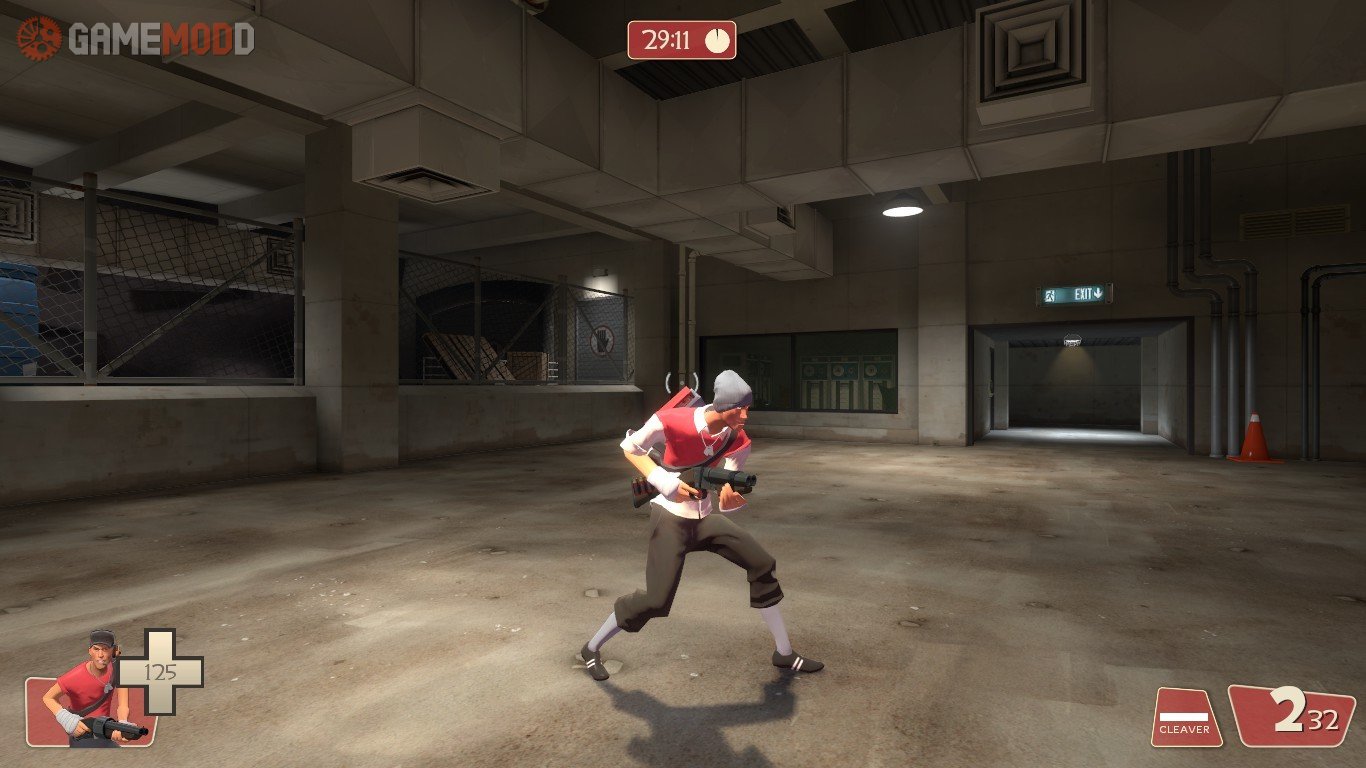Open the GameModd watermark logo

pos(135,38)
